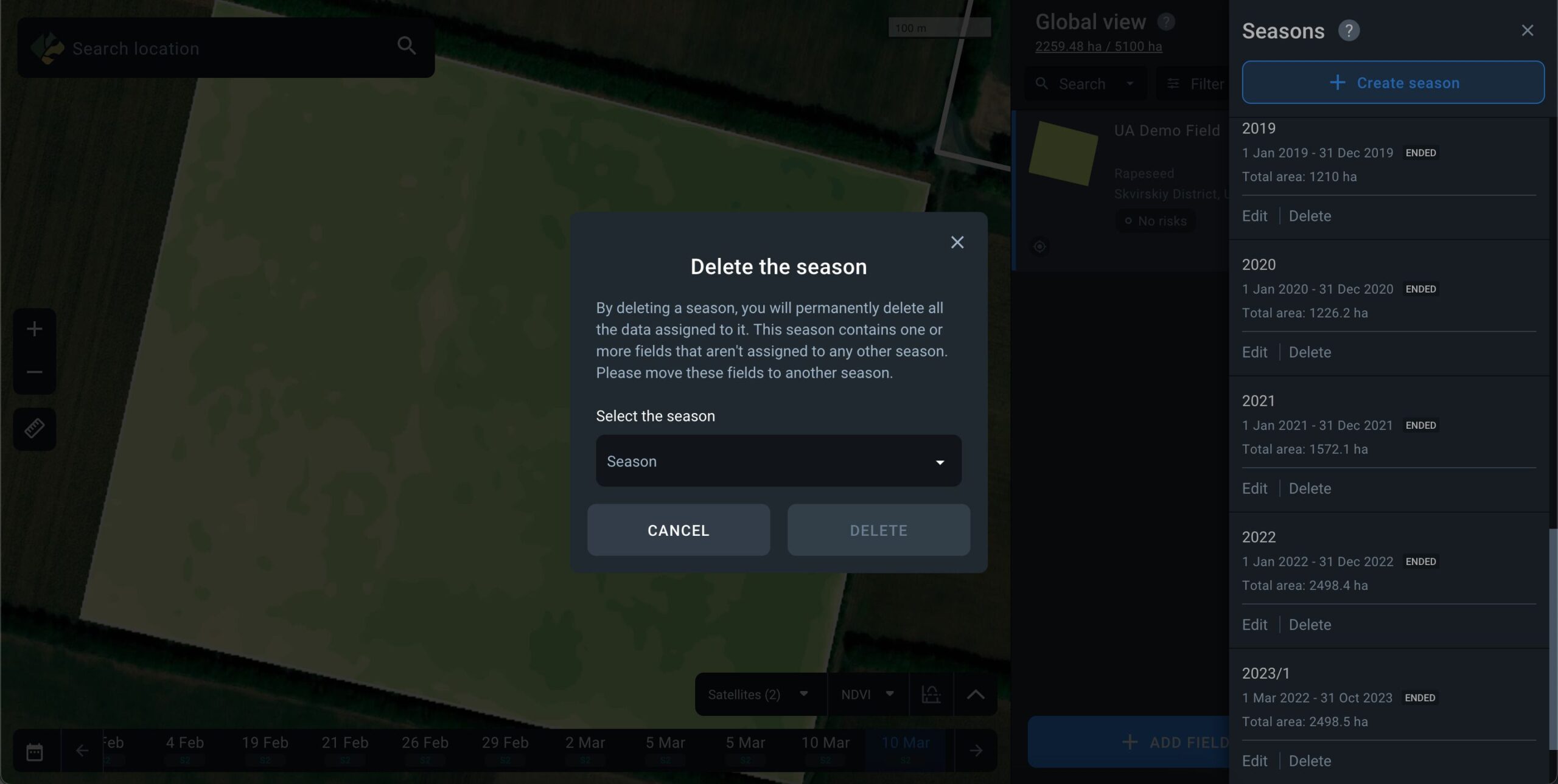
Task: Click the Create season button
Action: [x=1392, y=83]
